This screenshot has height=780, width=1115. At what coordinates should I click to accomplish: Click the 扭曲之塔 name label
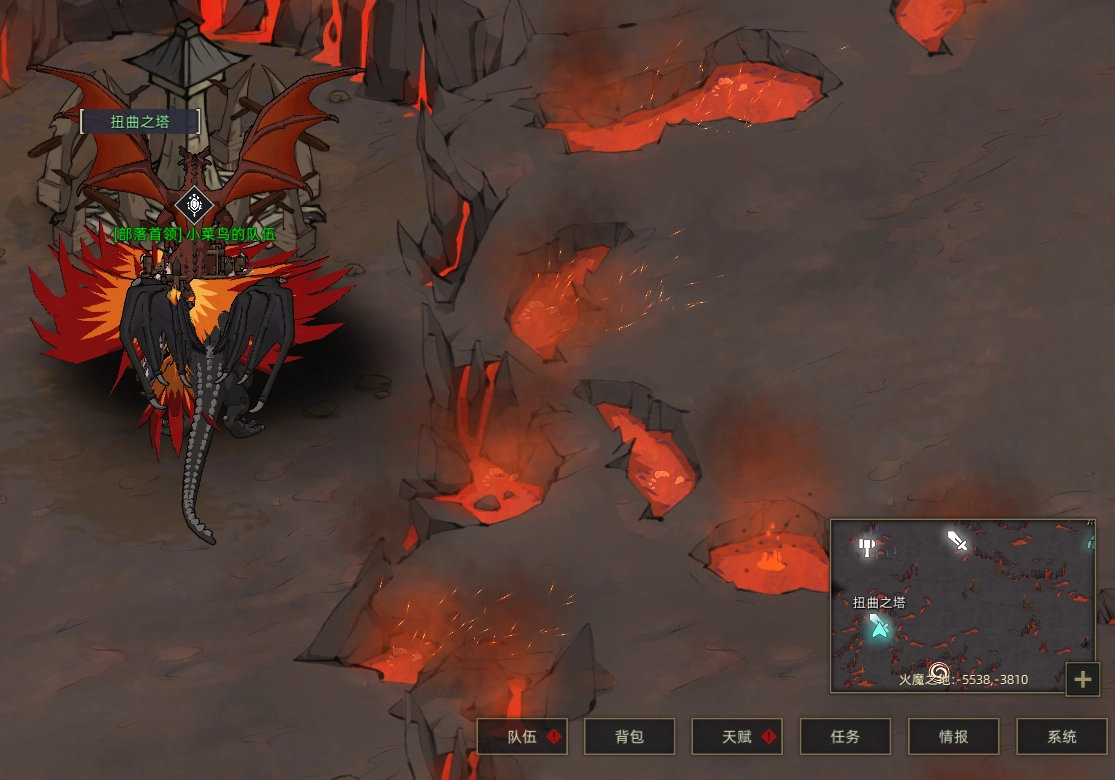coord(140,122)
